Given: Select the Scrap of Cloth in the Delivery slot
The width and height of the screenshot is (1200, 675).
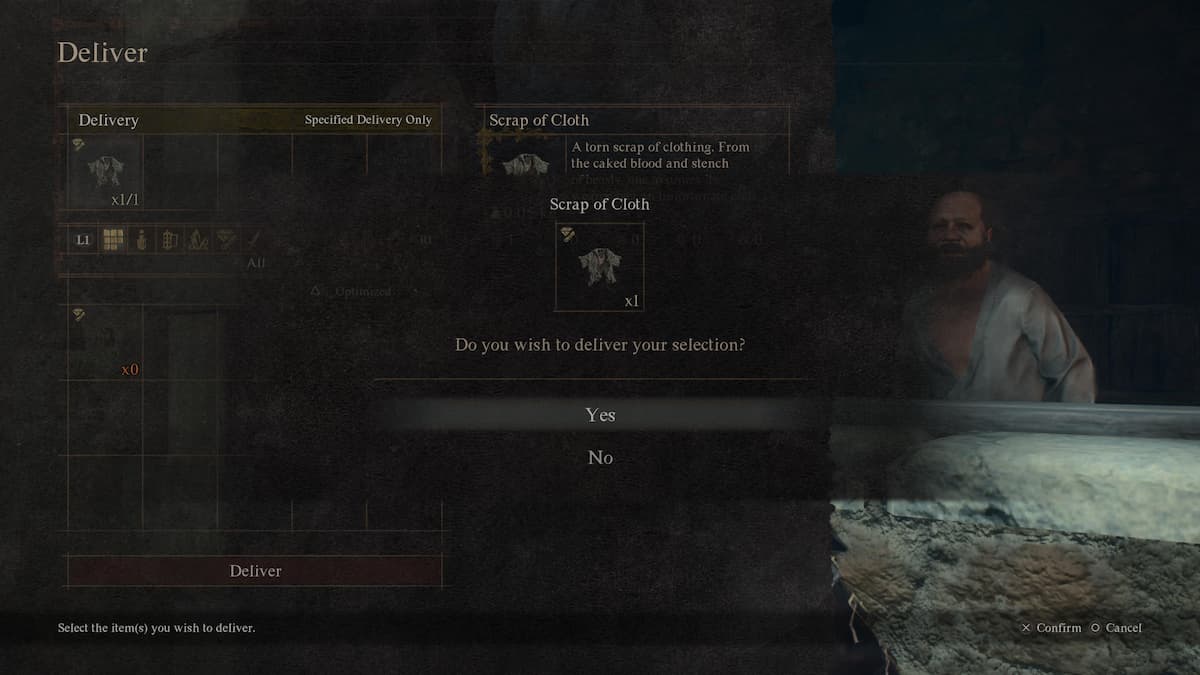Looking at the screenshot, I should point(105,172).
